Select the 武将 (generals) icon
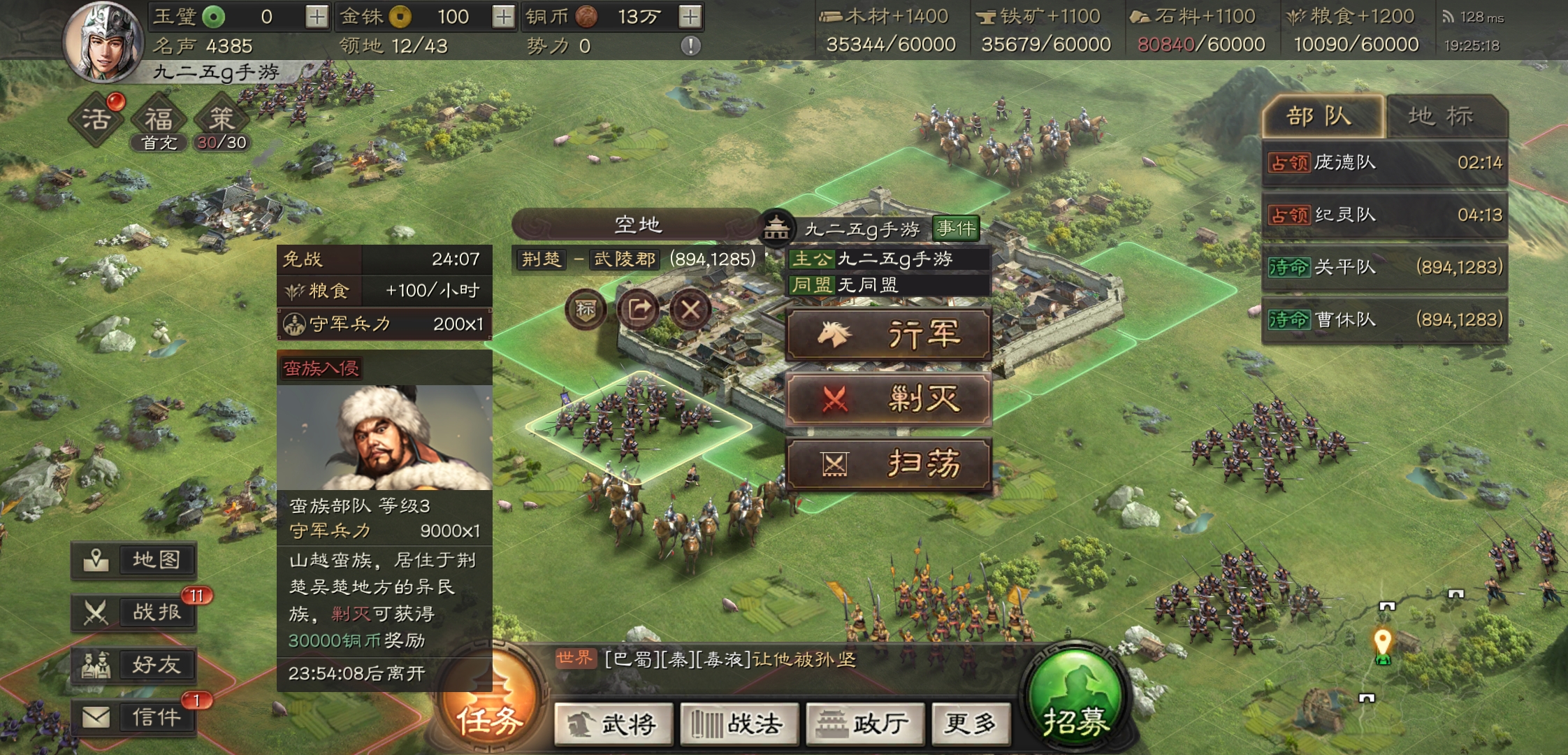 pyautogui.click(x=614, y=724)
